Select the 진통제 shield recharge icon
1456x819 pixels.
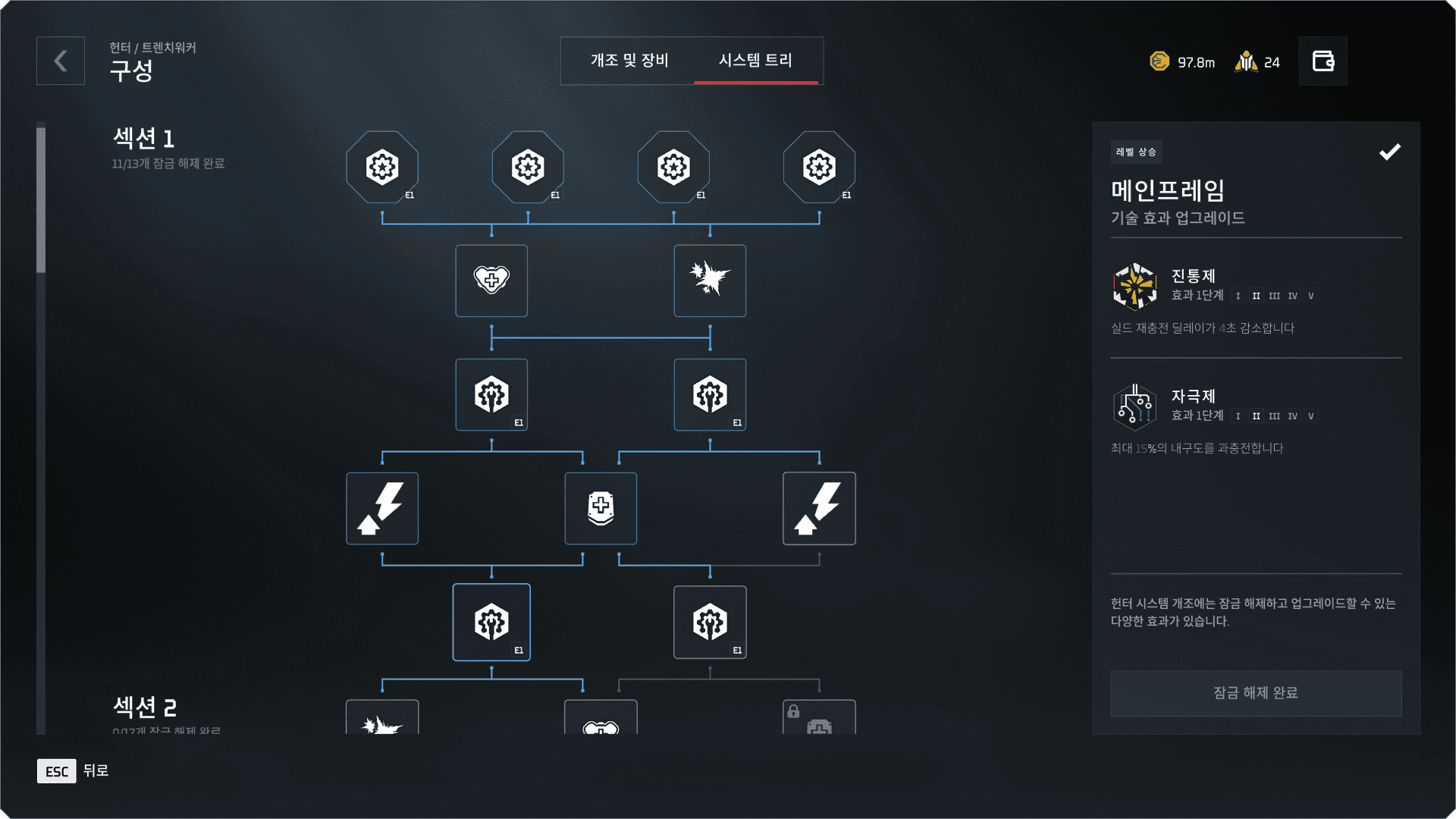[1134, 287]
